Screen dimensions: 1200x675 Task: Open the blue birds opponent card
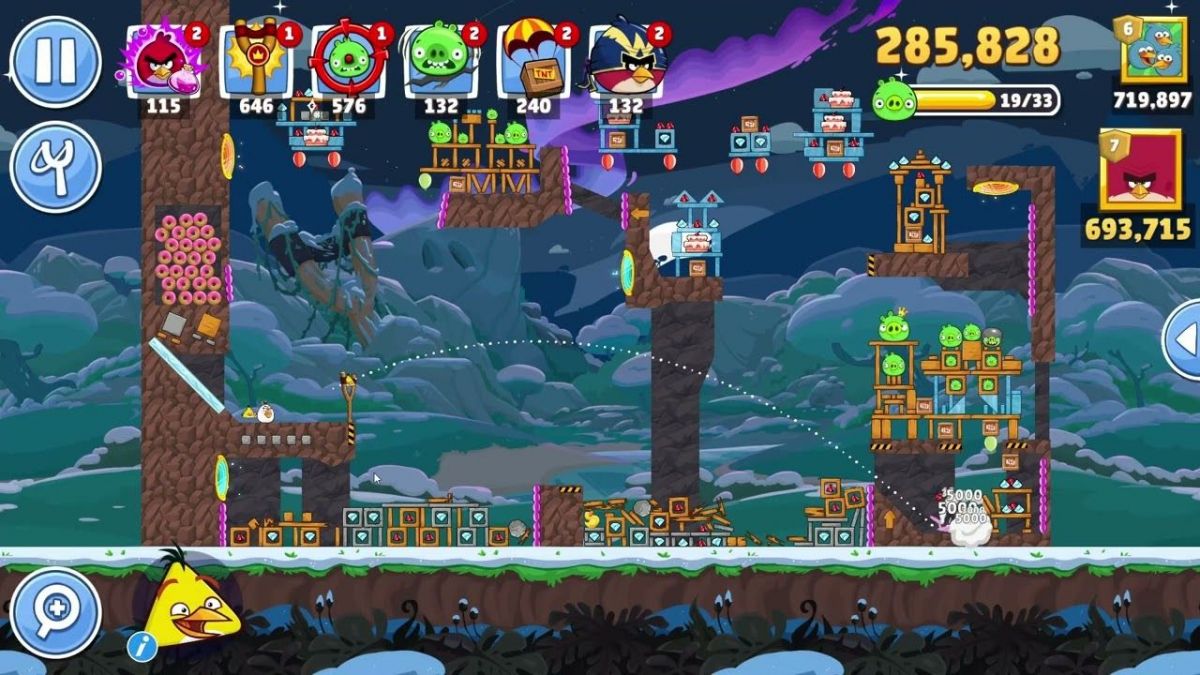[x=1152, y=51]
